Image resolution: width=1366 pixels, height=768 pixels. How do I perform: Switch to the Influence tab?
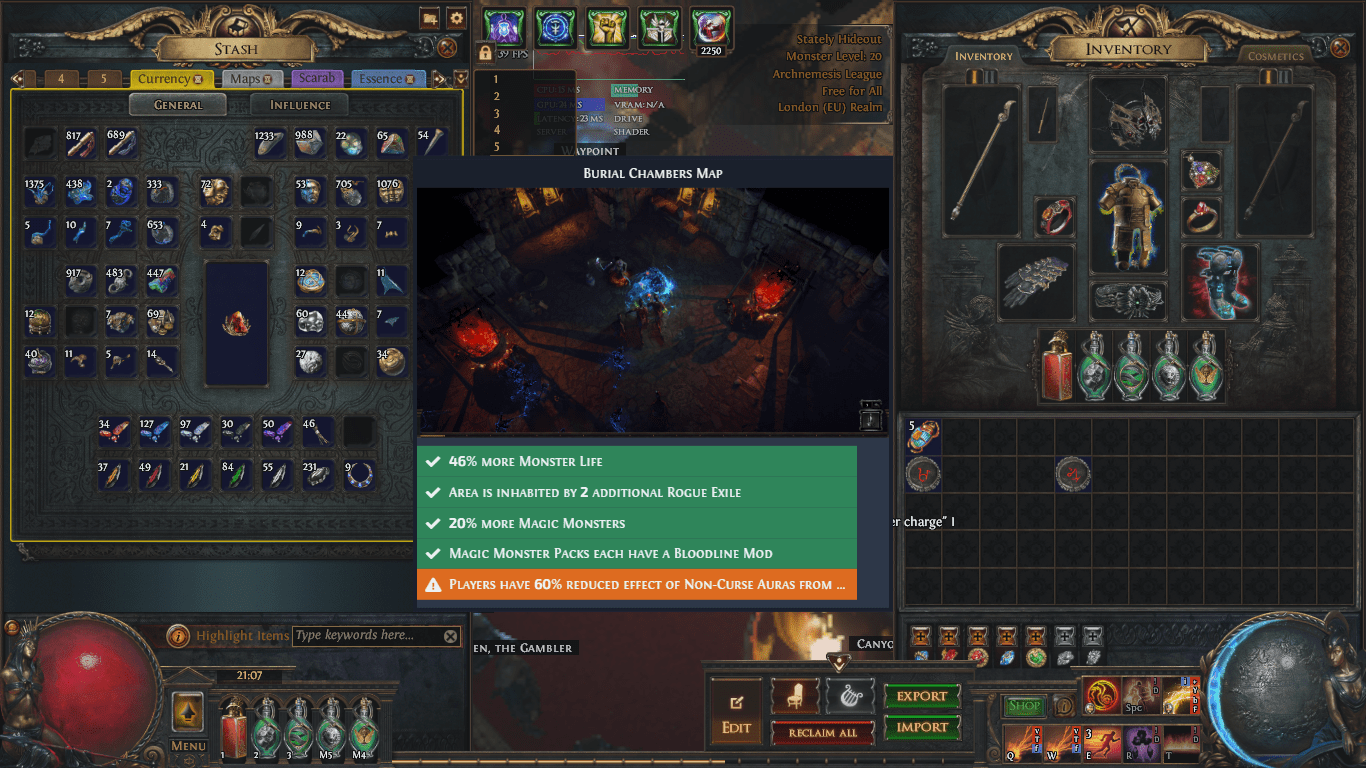(x=300, y=104)
